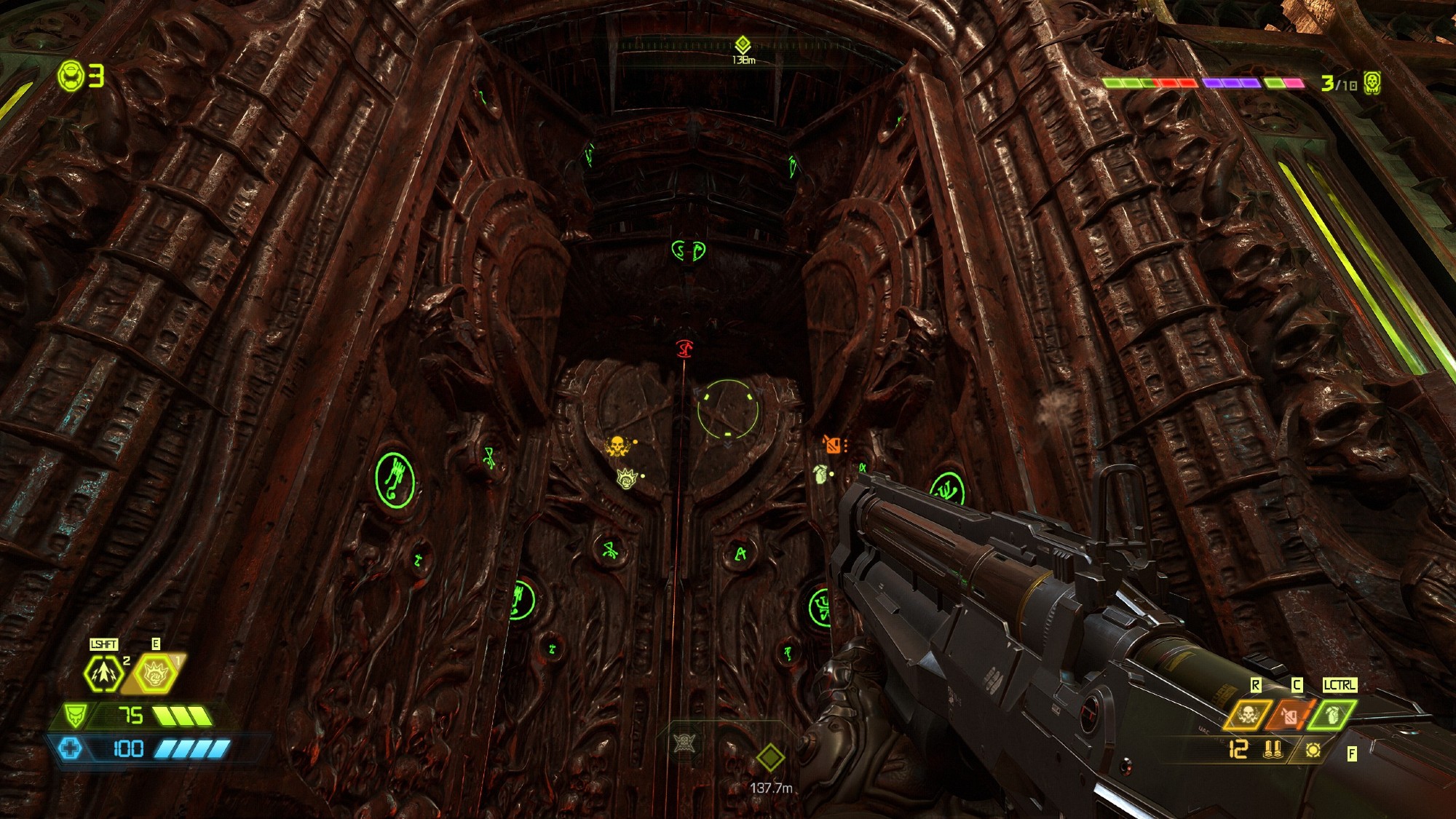Click the extra lives helmet icon
Image resolution: width=1456 pixels, height=819 pixels.
(72, 75)
